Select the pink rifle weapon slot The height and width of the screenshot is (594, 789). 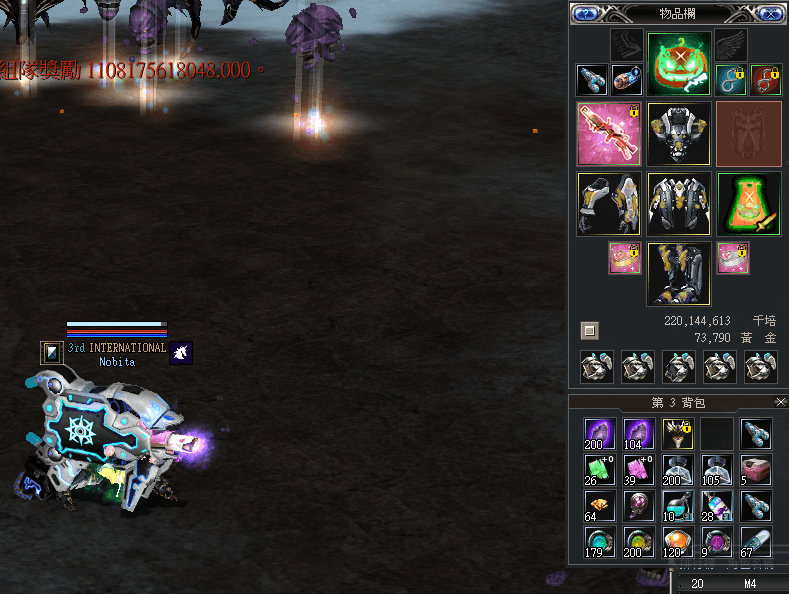609,133
